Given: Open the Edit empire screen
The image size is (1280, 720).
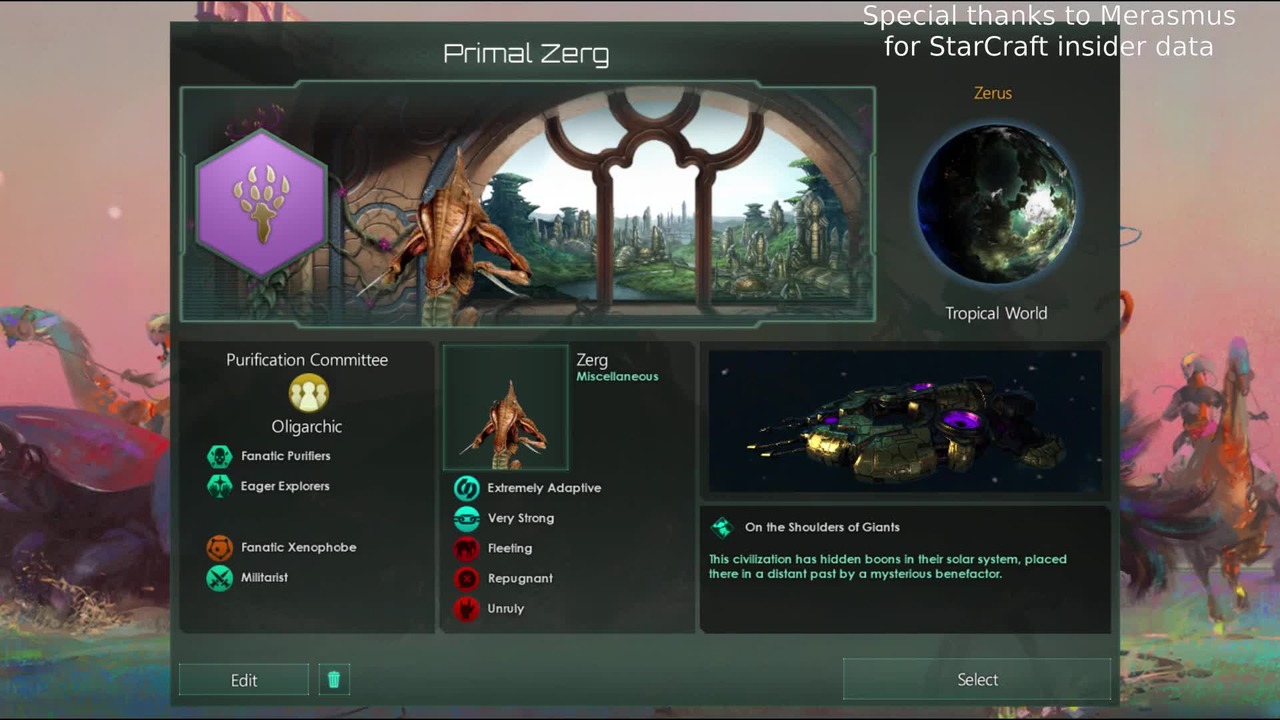Looking at the screenshot, I should click(244, 680).
